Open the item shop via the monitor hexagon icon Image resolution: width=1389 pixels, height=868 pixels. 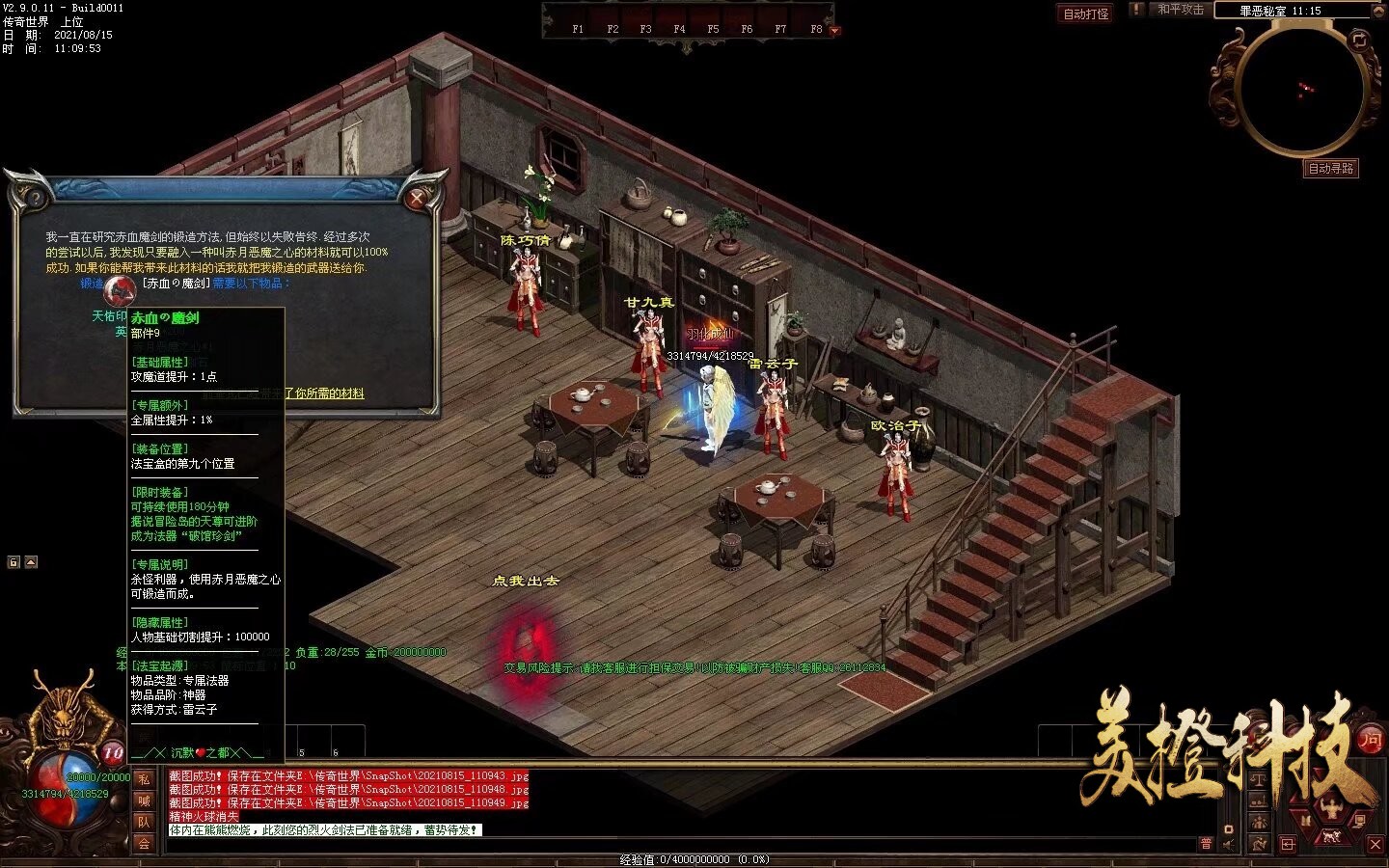[1360, 822]
